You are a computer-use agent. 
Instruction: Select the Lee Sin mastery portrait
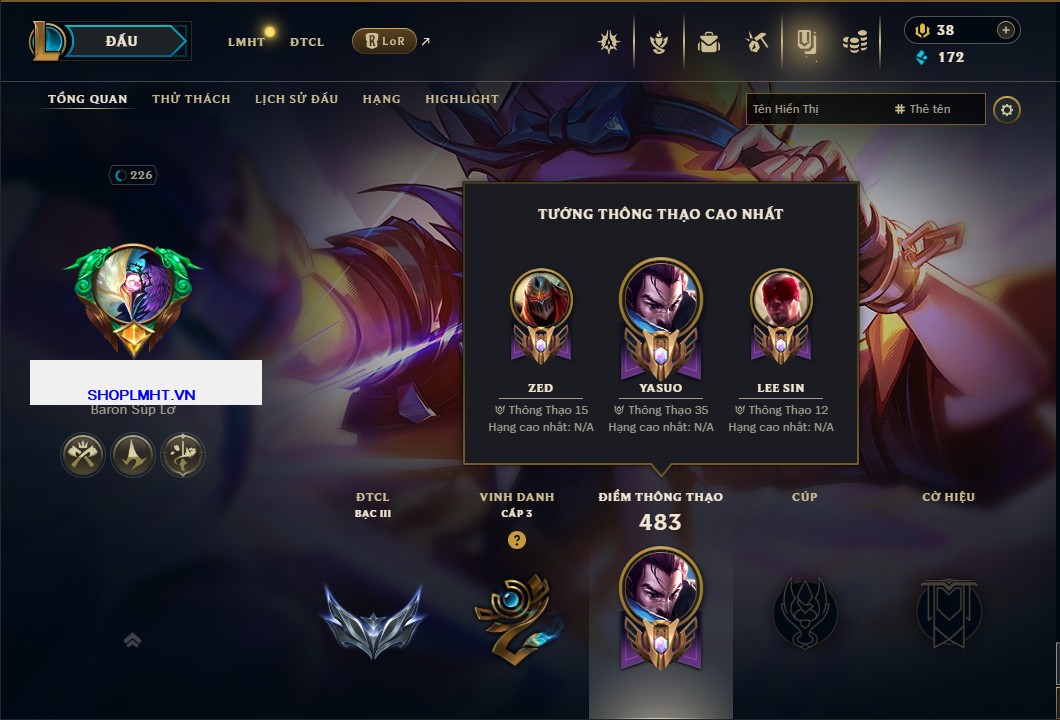pyautogui.click(x=780, y=300)
